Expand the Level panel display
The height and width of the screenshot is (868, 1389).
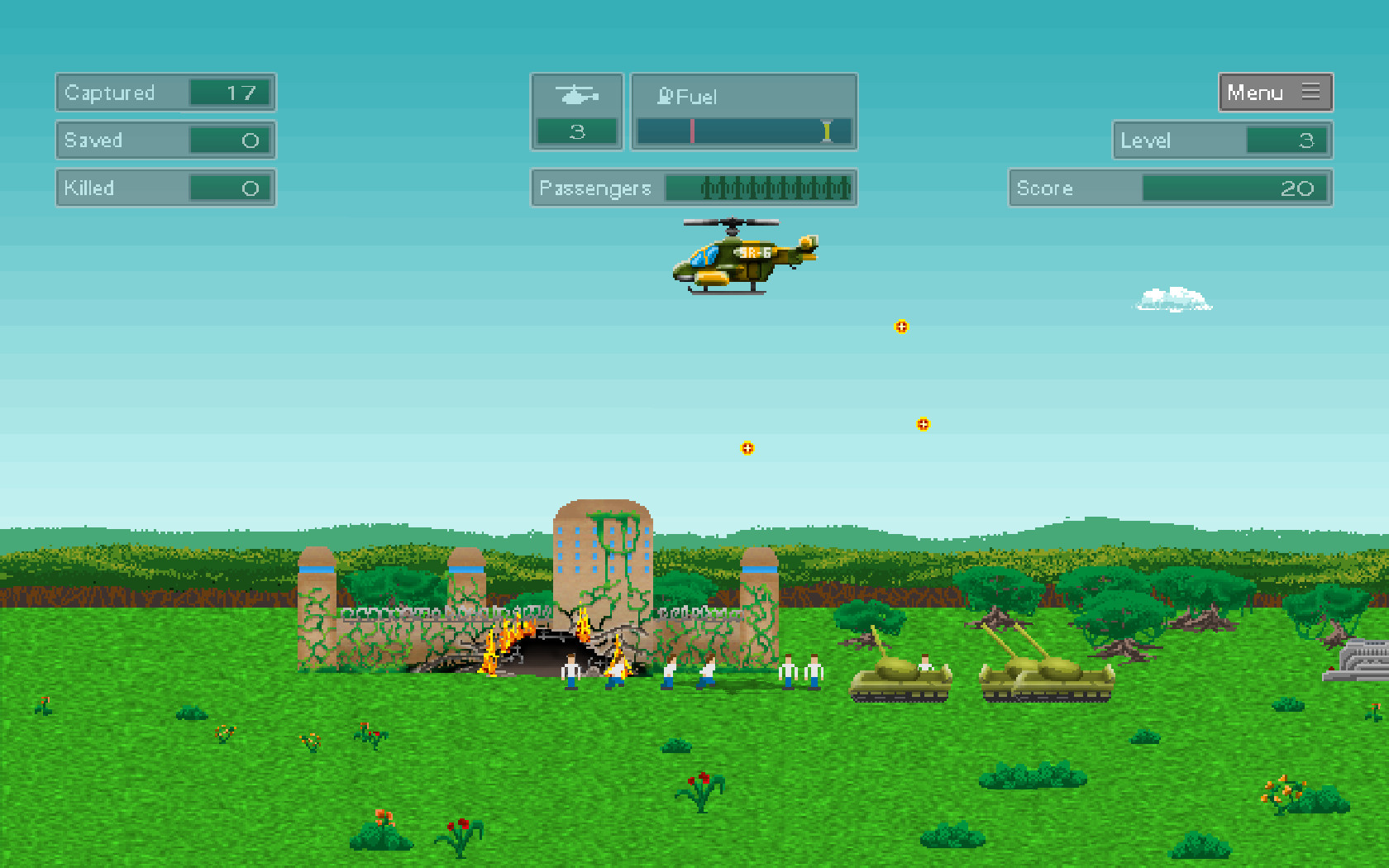[1221, 140]
